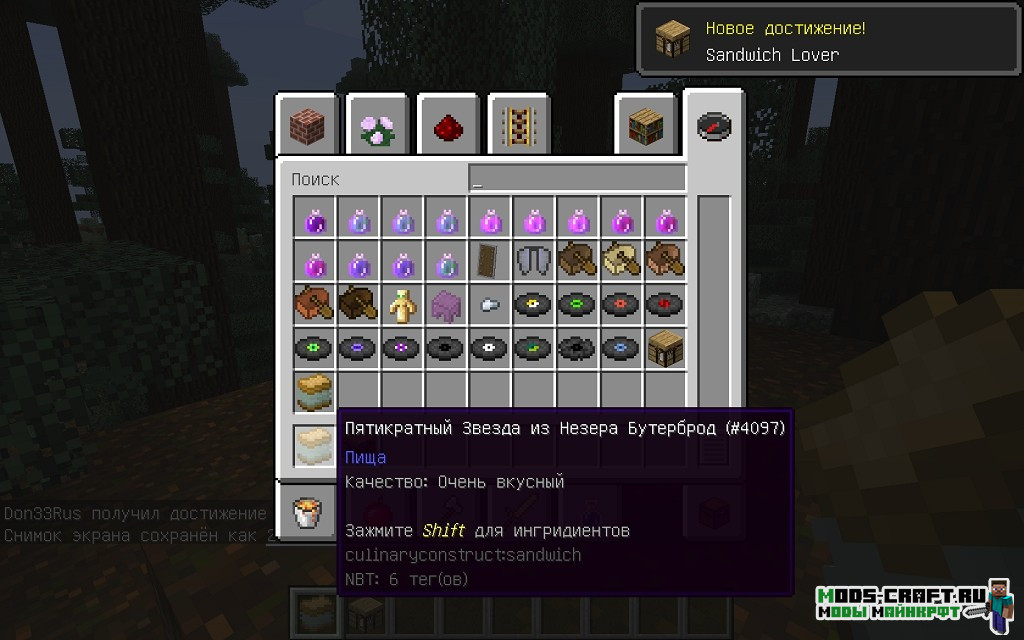Image resolution: width=1024 pixels, height=640 pixels.
Task: Open the pink flower decoration tab
Action: [377, 126]
